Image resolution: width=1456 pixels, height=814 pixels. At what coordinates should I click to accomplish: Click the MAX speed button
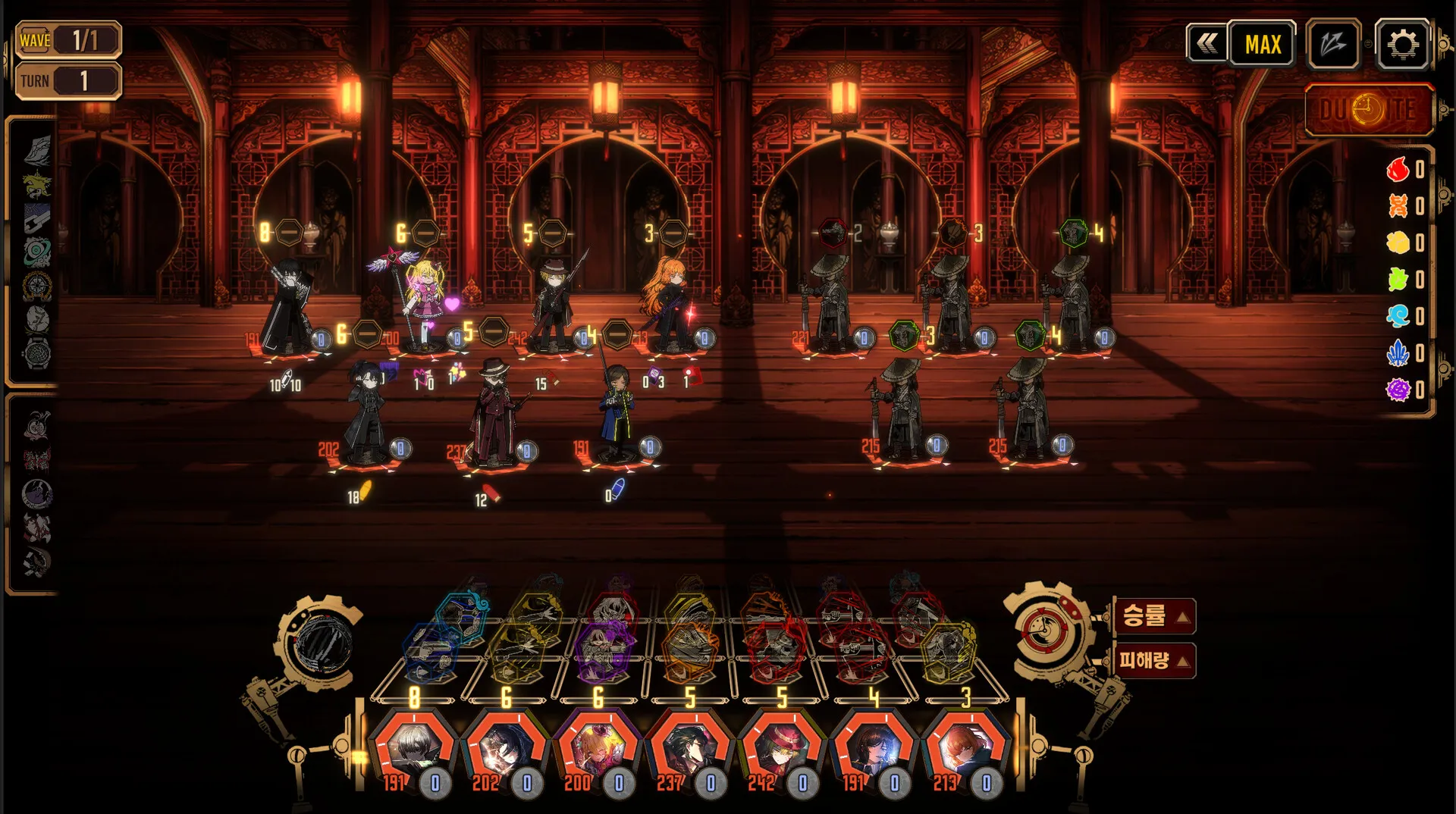[x=1263, y=45]
